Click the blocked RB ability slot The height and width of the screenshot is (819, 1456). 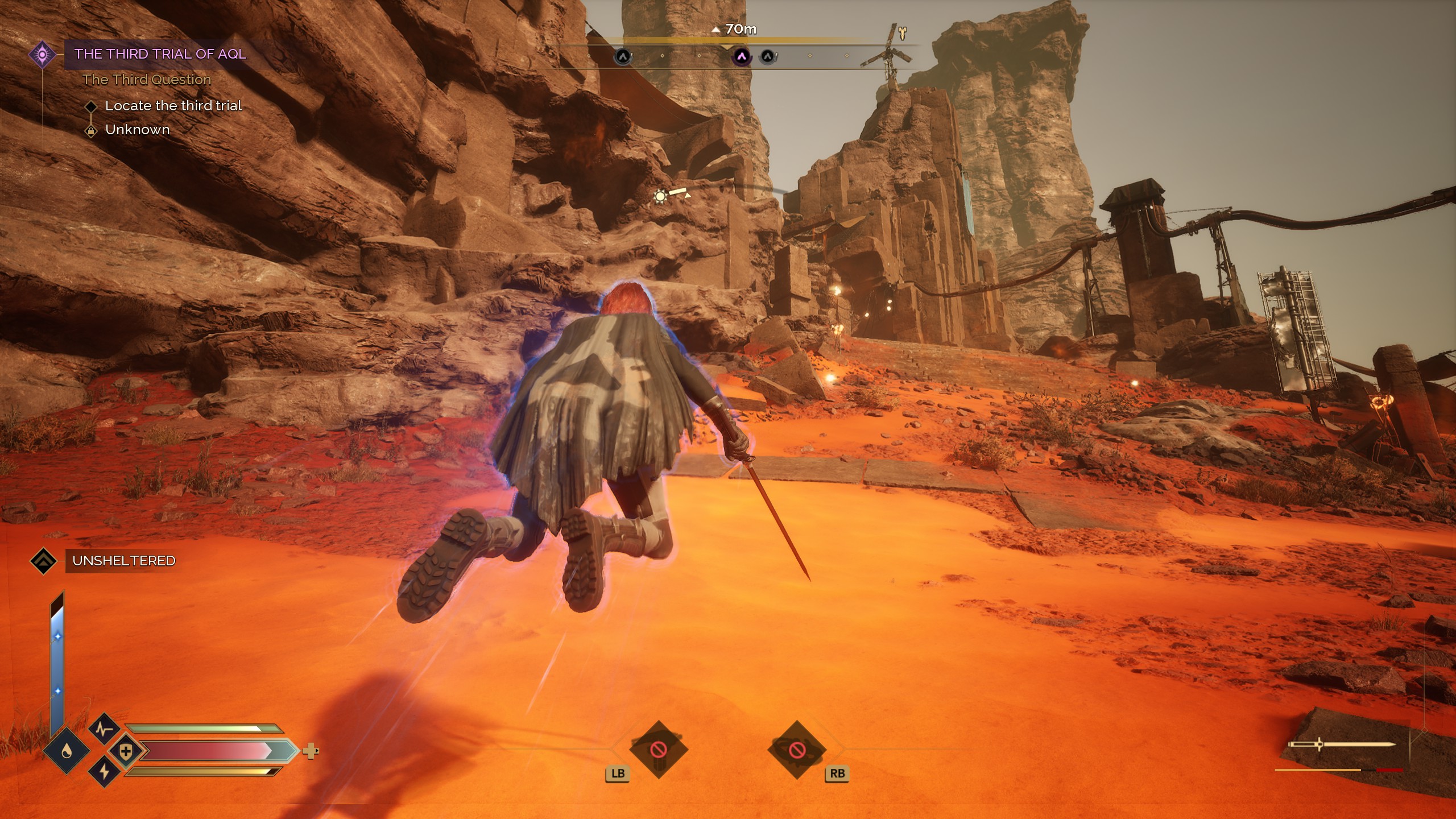pos(796,751)
